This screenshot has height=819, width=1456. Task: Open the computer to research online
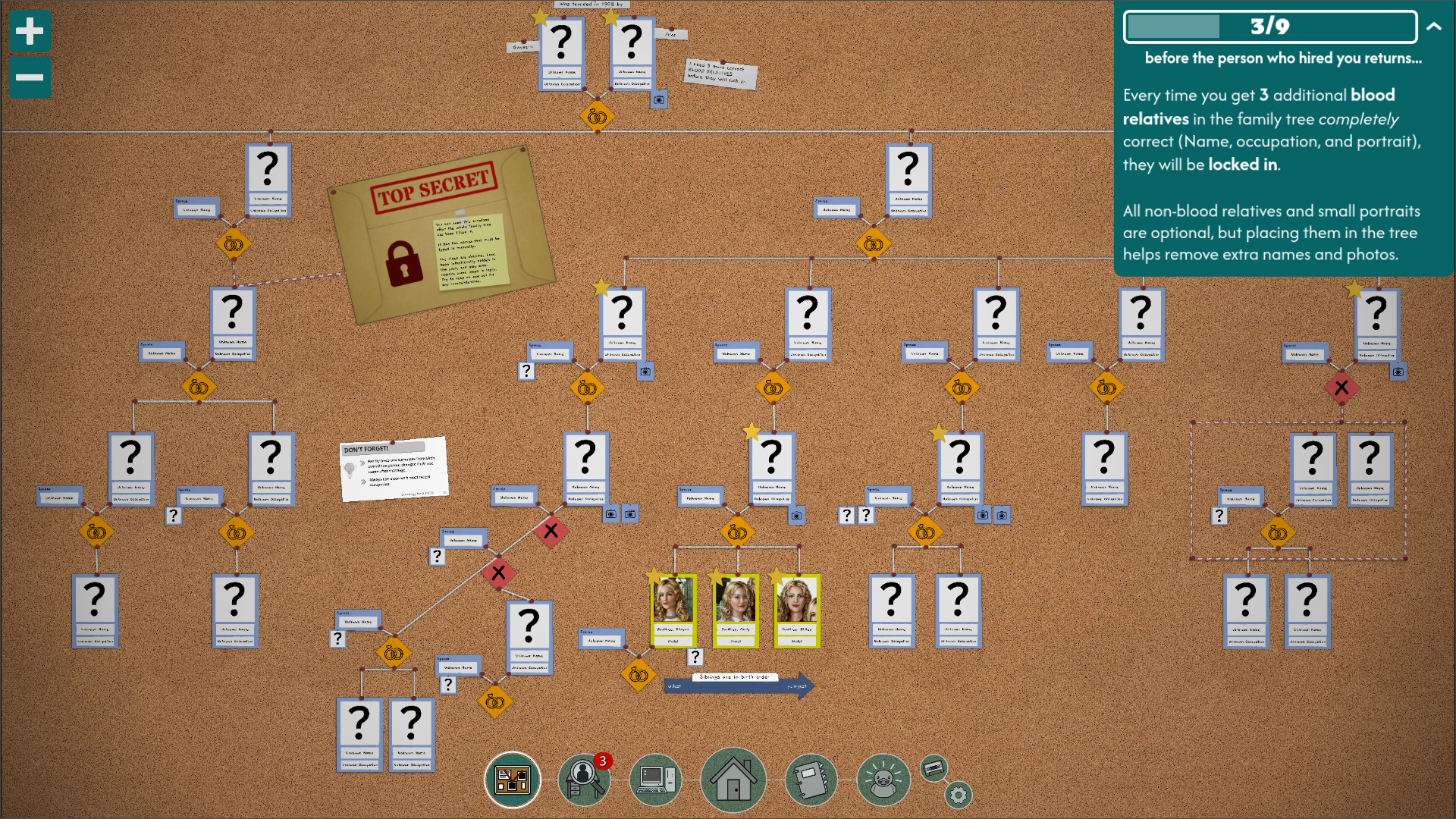tap(657, 779)
